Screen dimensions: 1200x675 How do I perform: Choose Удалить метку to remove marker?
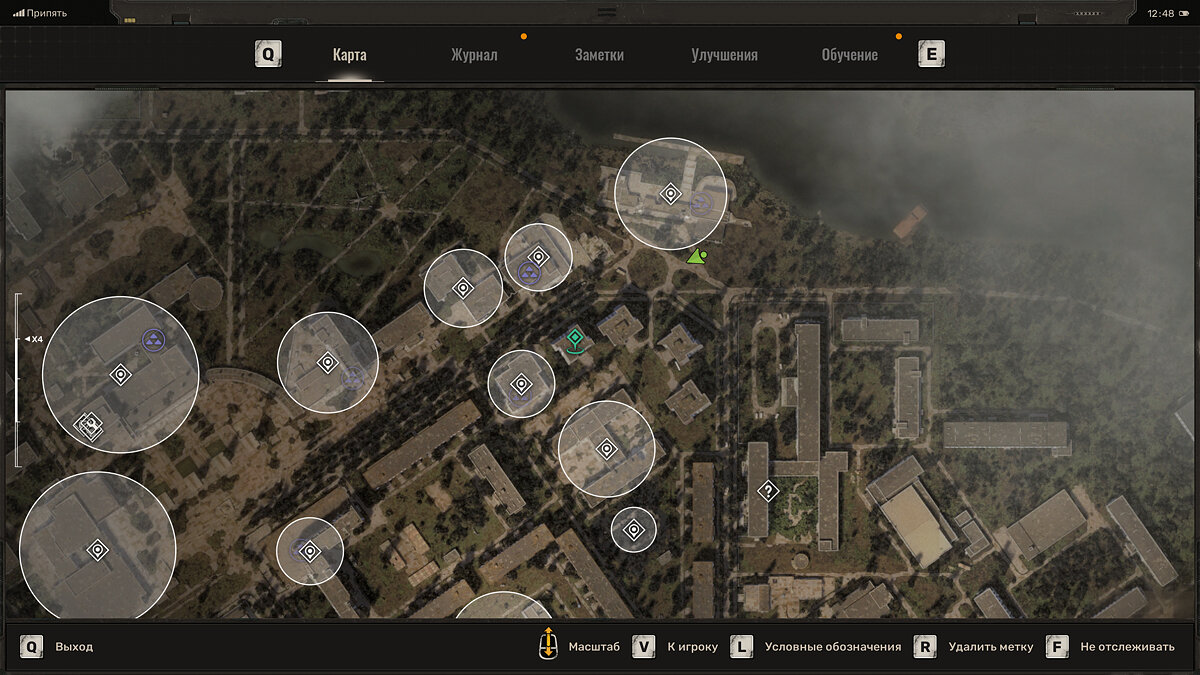click(x=990, y=647)
